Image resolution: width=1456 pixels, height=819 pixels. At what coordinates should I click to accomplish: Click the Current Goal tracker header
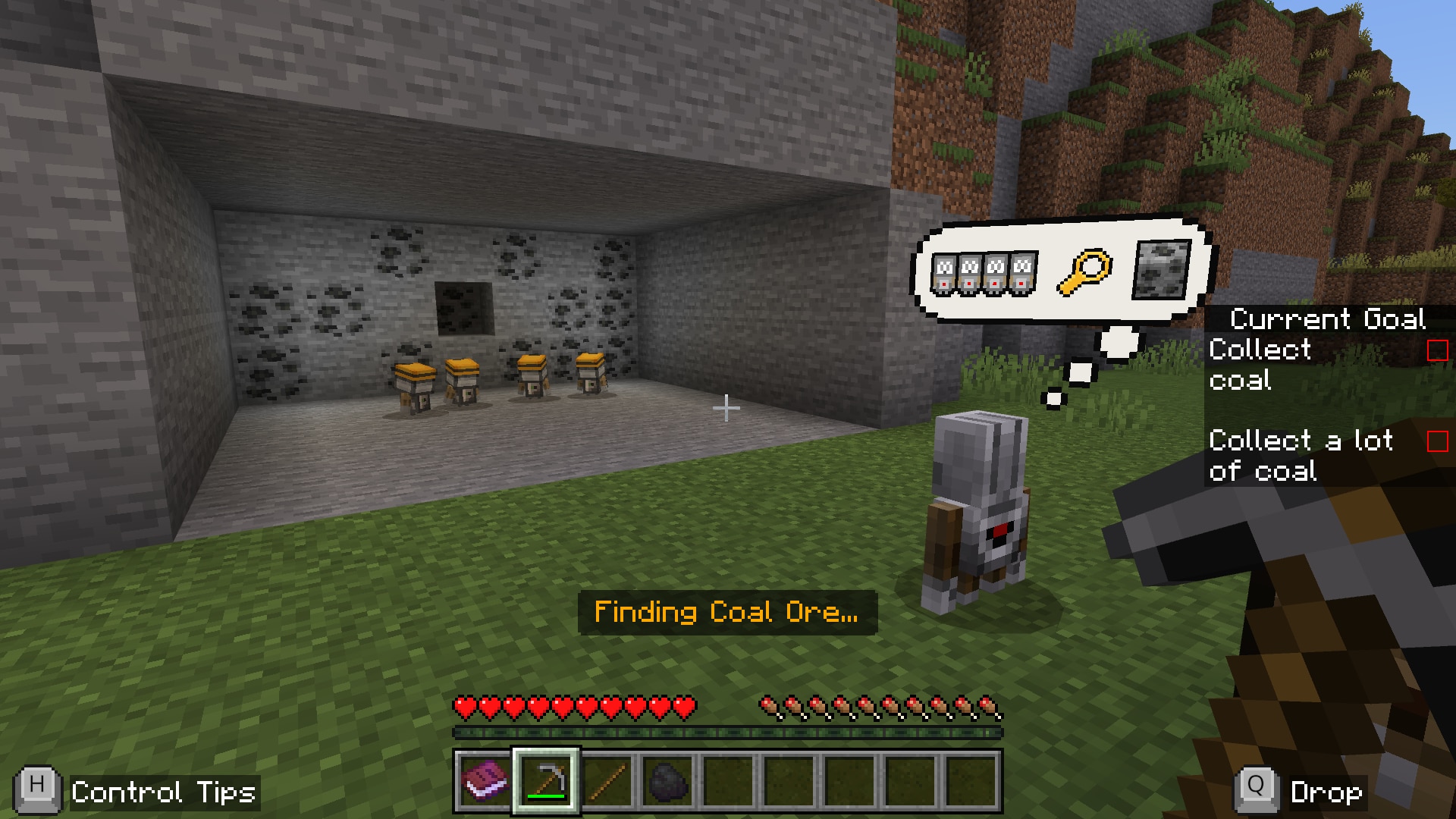pos(1327,319)
